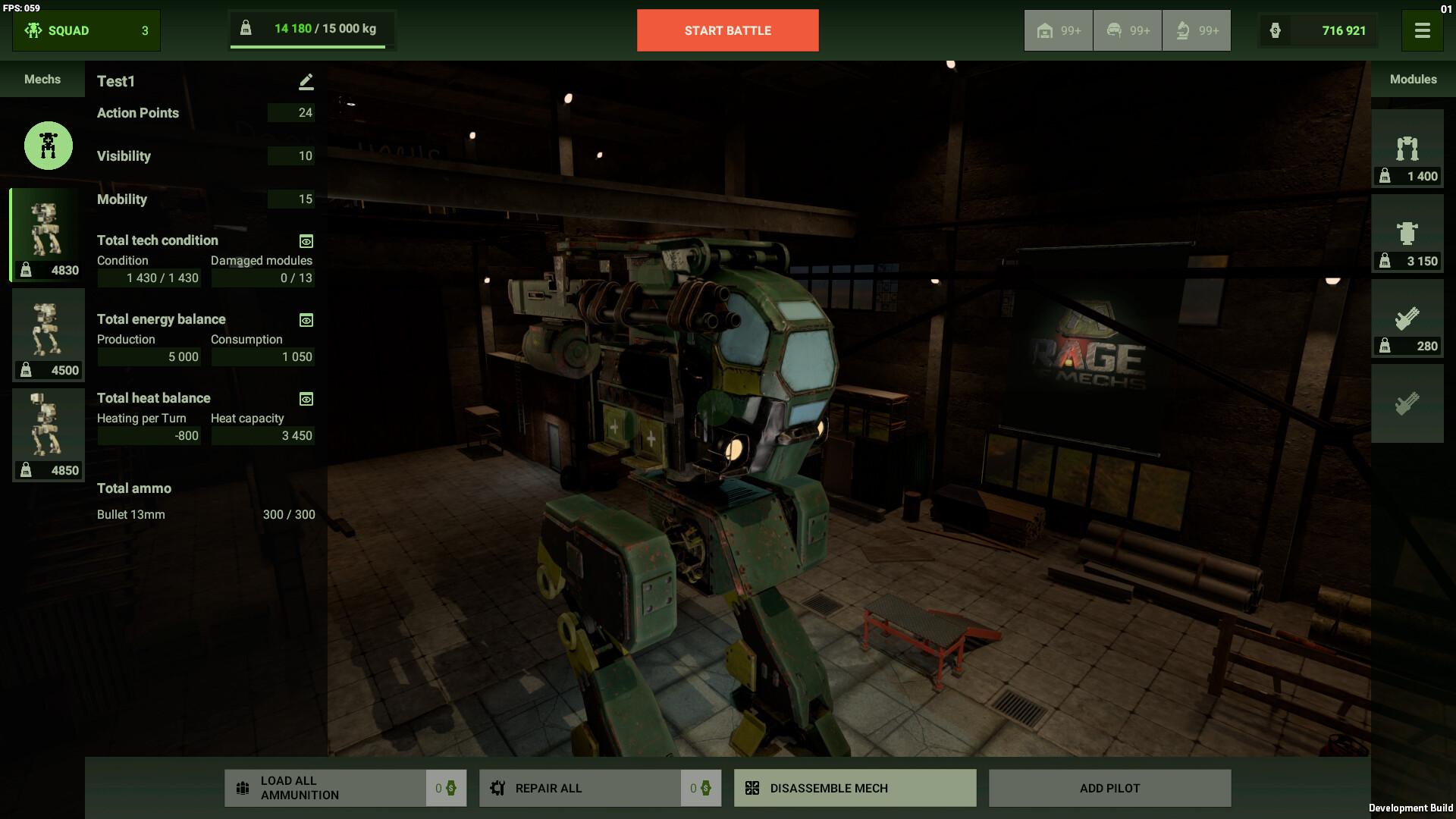Click the currency icon next to 716 921
Image resolution: width=1456 pixels, height=819 pixels.
click(1276, 30)
